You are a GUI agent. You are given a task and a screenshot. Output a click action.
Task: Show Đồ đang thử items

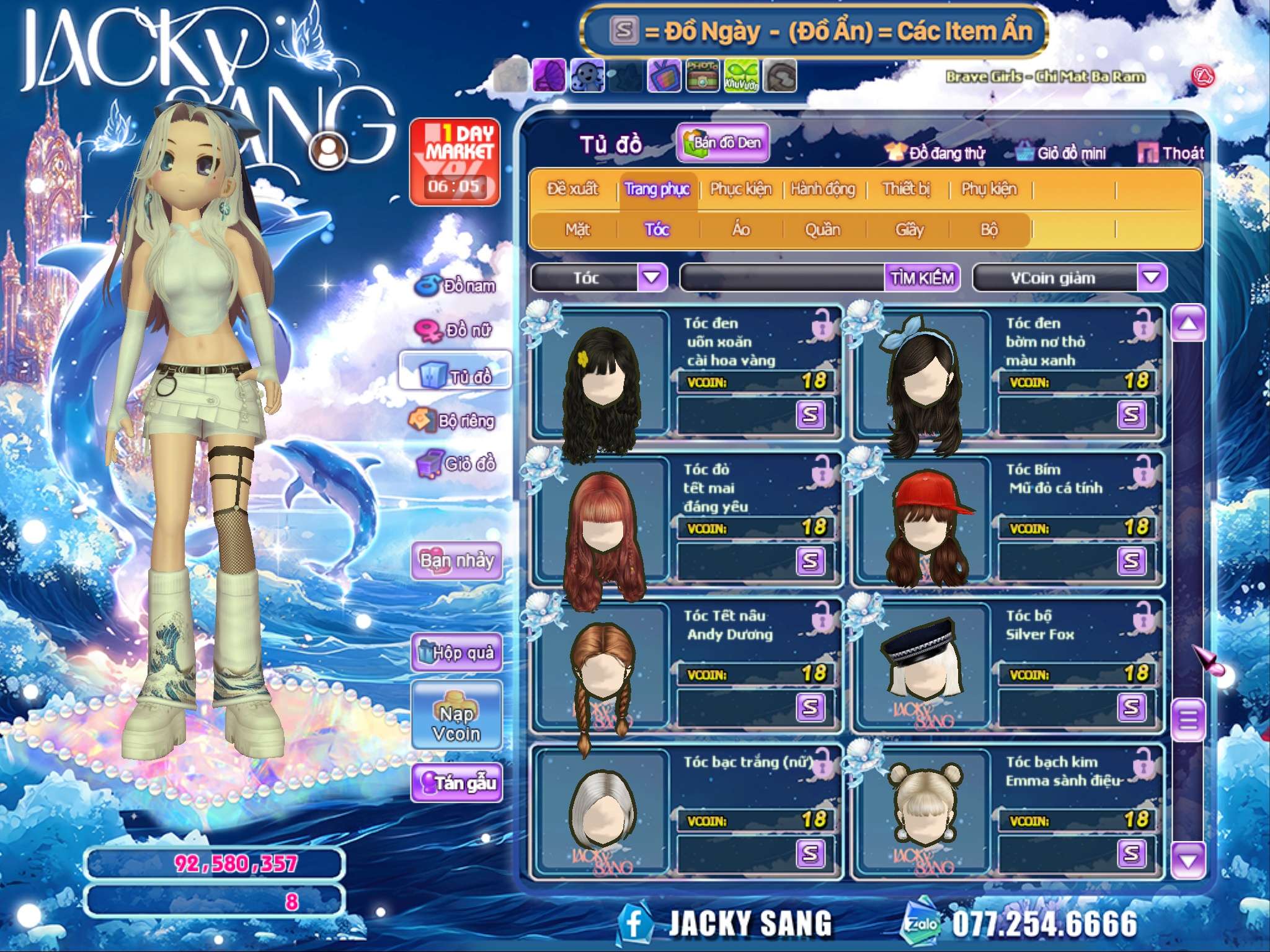936,153
